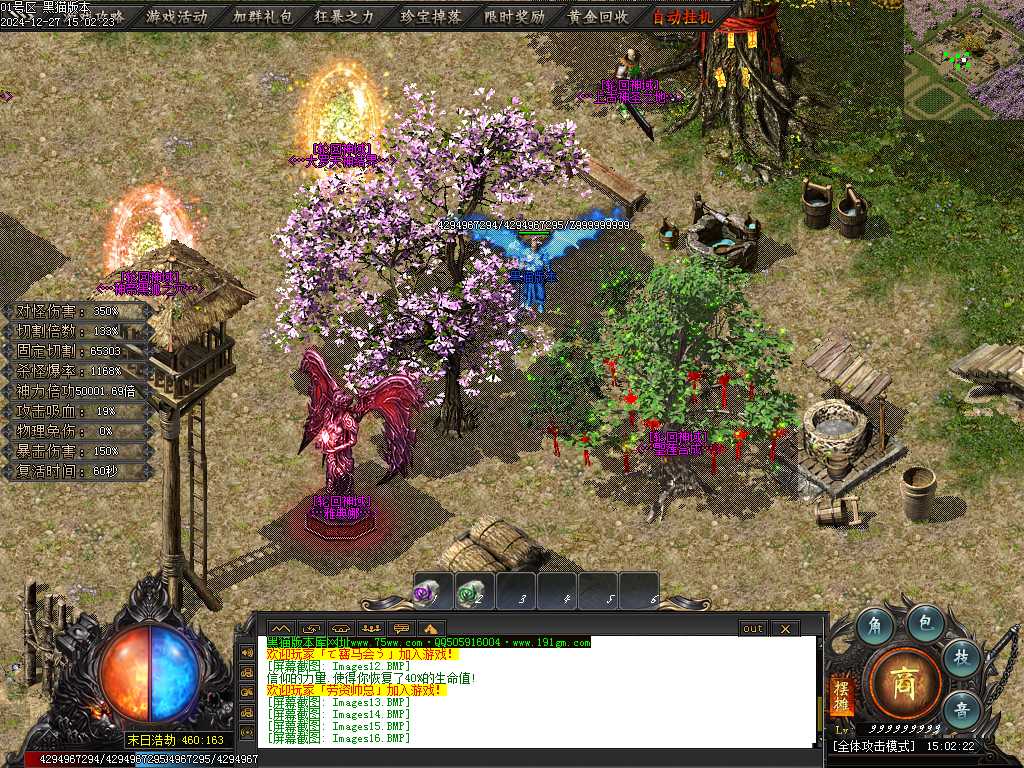The image size is (1024, 768).
Task: Click the speaker icon beside the chat
Action: [x=246, y=652]
